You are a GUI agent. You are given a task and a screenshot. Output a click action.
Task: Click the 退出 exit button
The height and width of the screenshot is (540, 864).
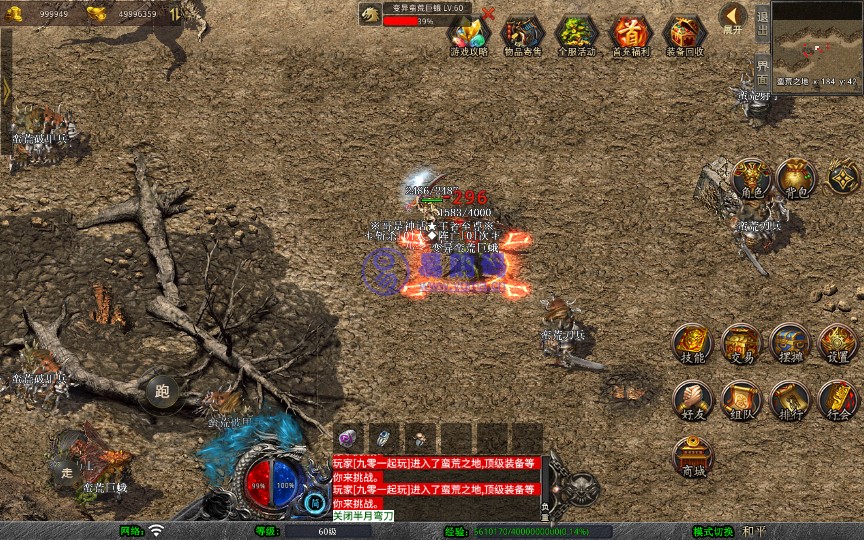(x=762, y=21)
